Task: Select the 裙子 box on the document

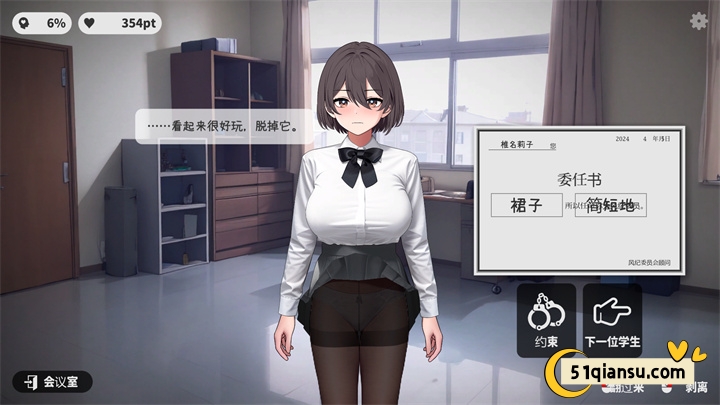Action: point(525,206)
